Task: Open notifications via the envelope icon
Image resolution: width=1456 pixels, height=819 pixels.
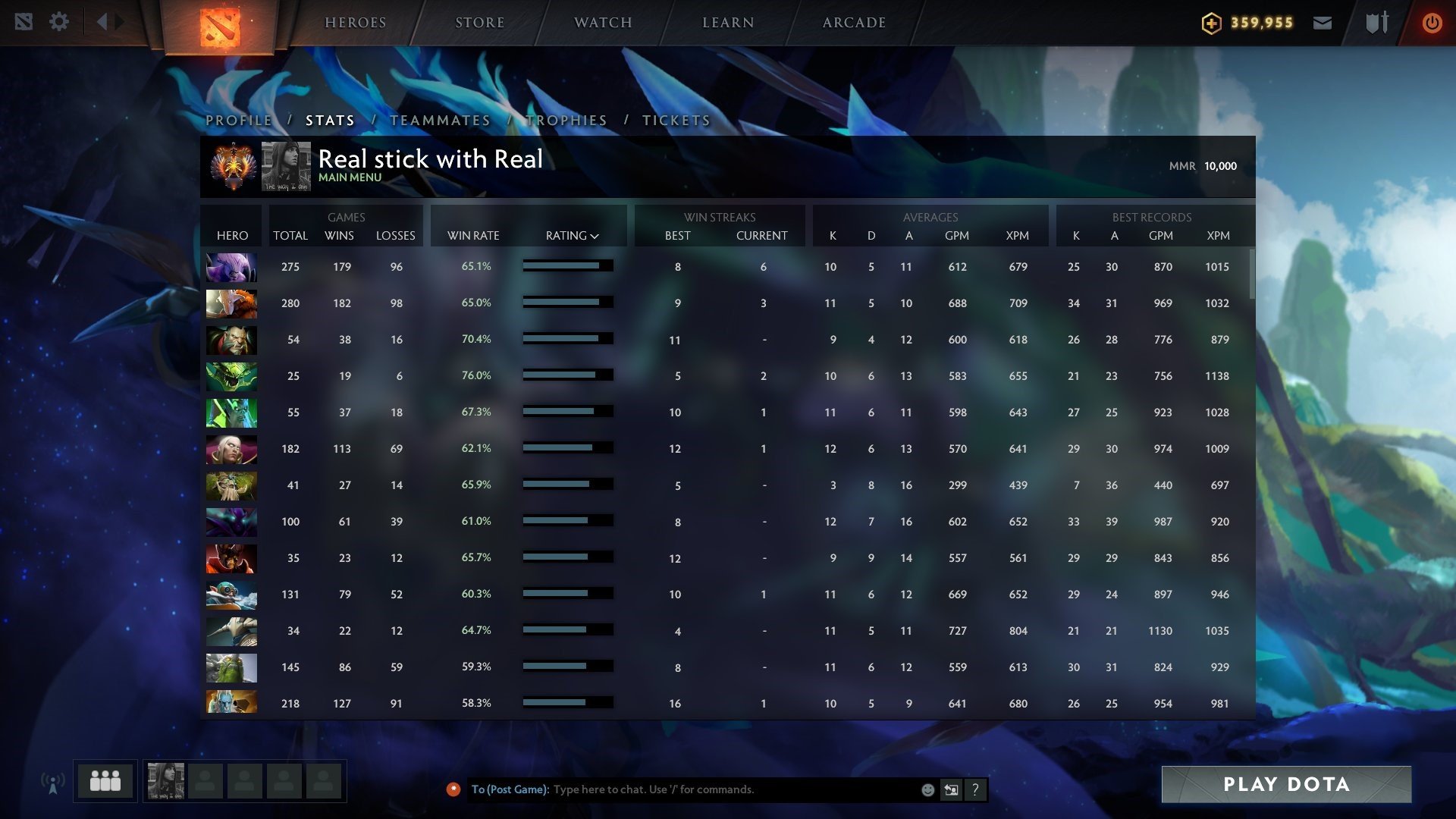Action: click(x=1323, y=23)
